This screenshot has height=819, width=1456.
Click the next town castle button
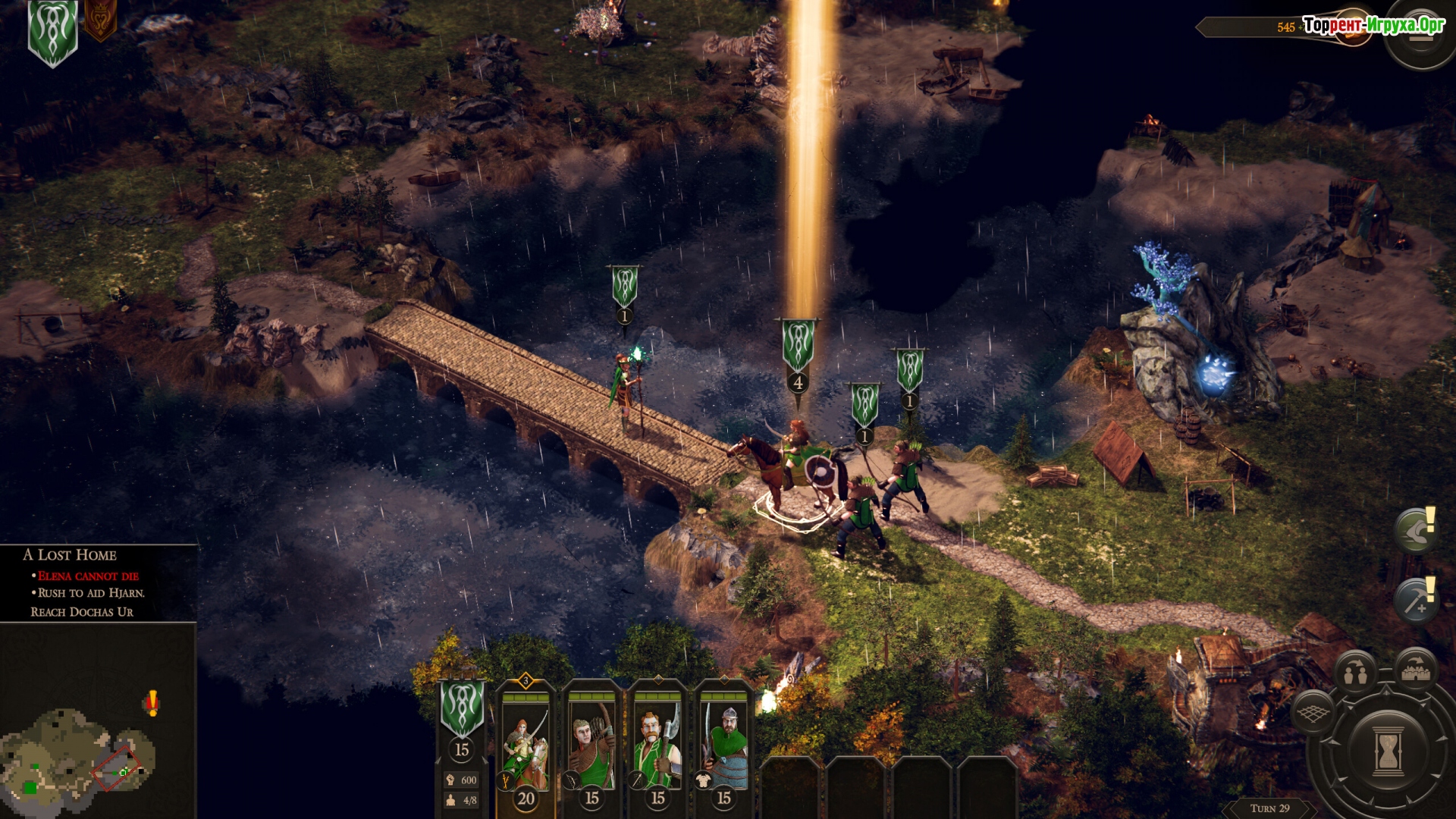1416,669
